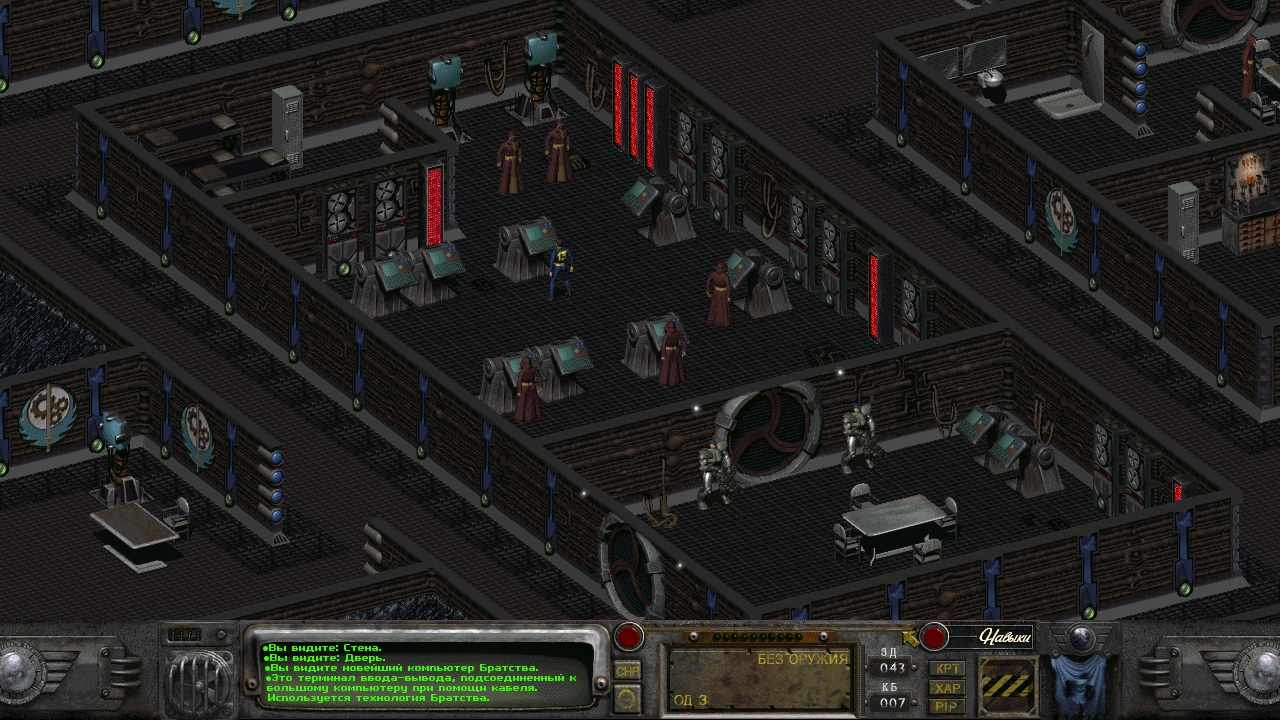This screenshot has width=1280, height=720.
Task: Open the map with the КРТ button
Action: coord(946,668)
